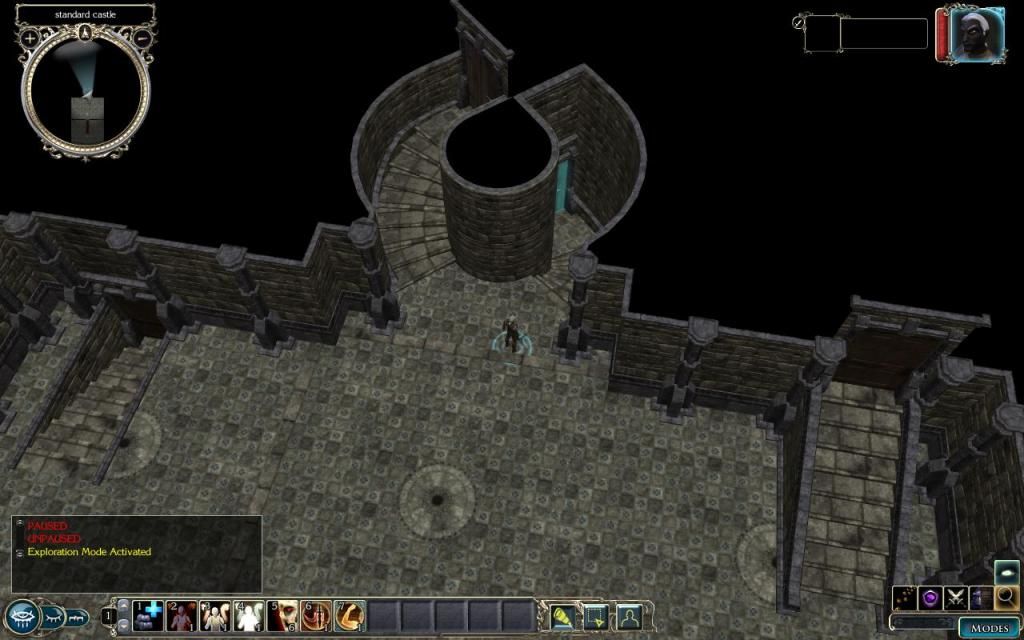Click the yellow flashlight icon button
The height and width of the screenshot is (640, 1024).
tap(563, 616)
